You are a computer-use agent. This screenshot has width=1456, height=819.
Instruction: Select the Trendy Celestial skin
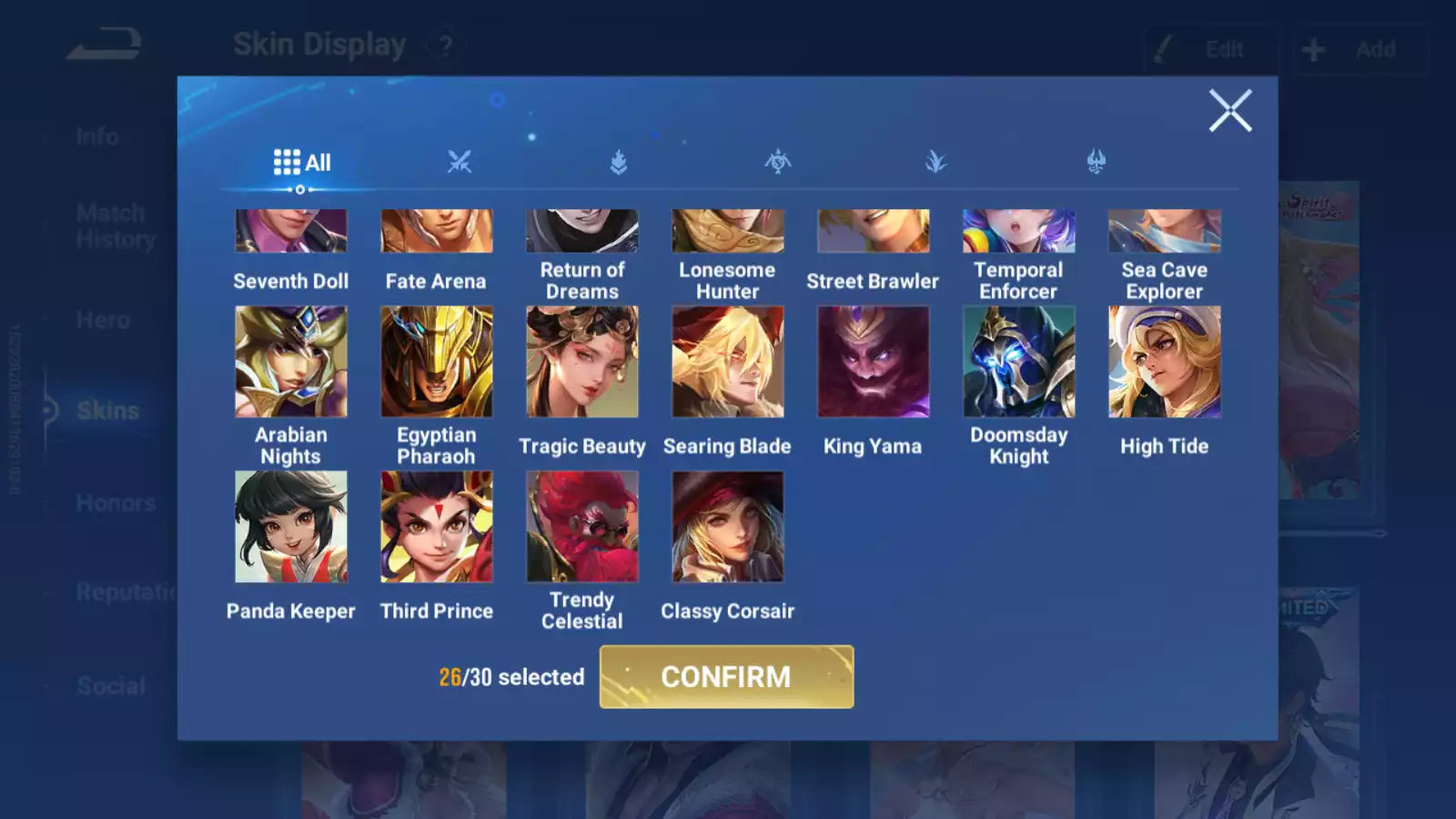pos(582,527)
